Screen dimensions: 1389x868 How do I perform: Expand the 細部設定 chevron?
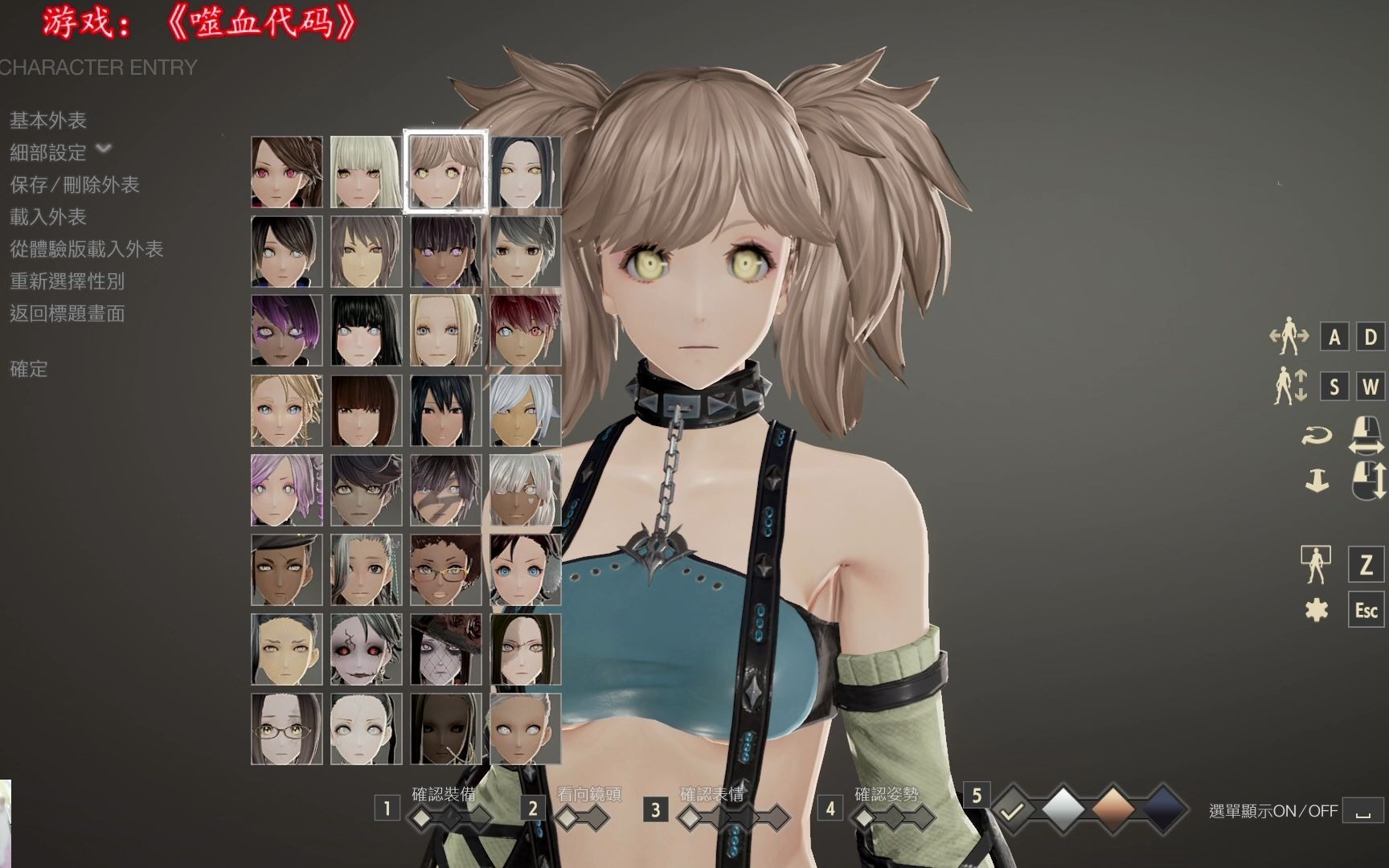pos(103,151)
